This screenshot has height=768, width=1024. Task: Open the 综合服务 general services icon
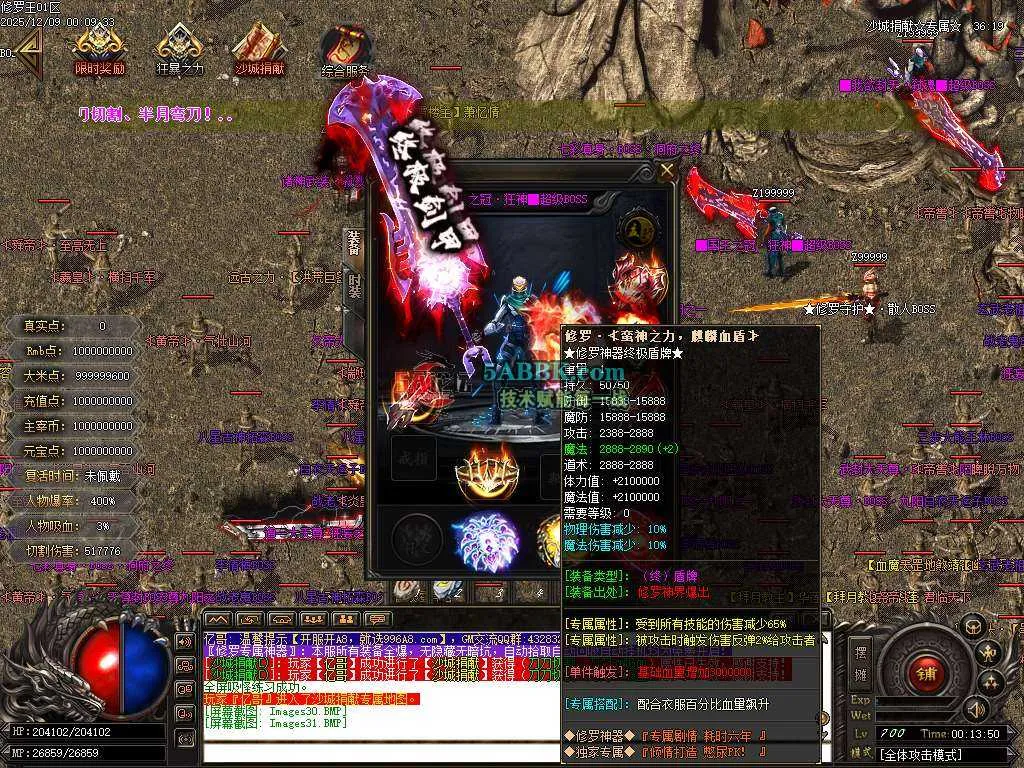tap(346, 52)
